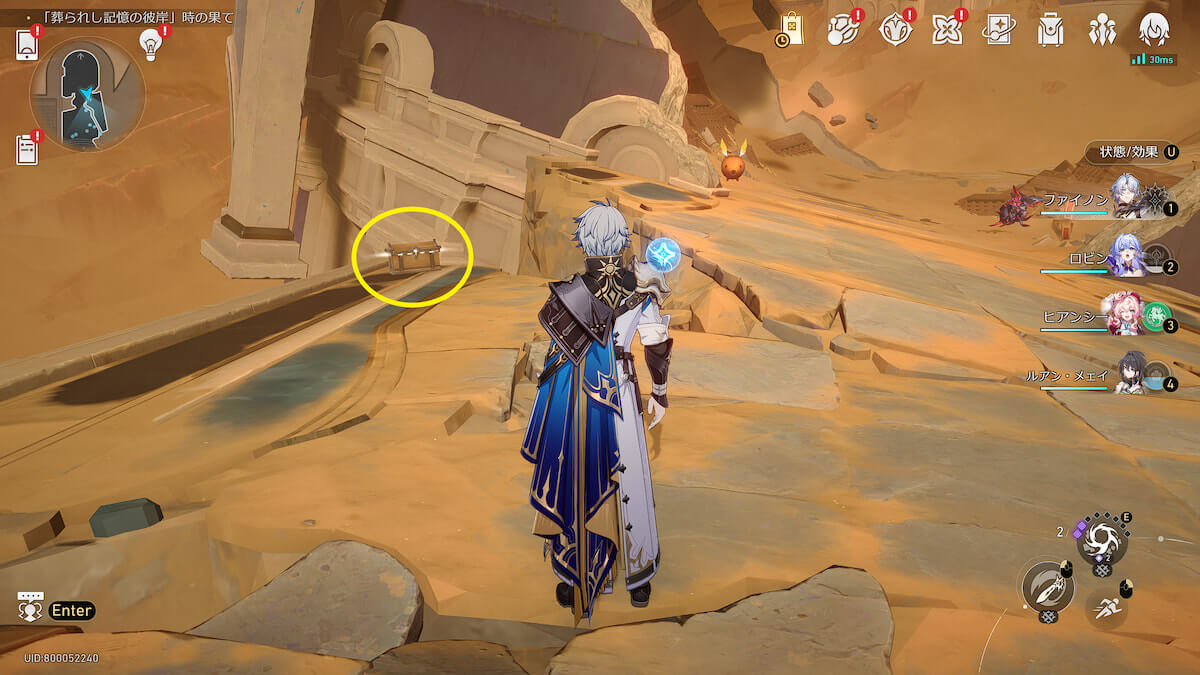Screen dimensions: 1200x675
Task: Open the orbit-shaped icon beside the shopping bag
Action: point(842,30)
